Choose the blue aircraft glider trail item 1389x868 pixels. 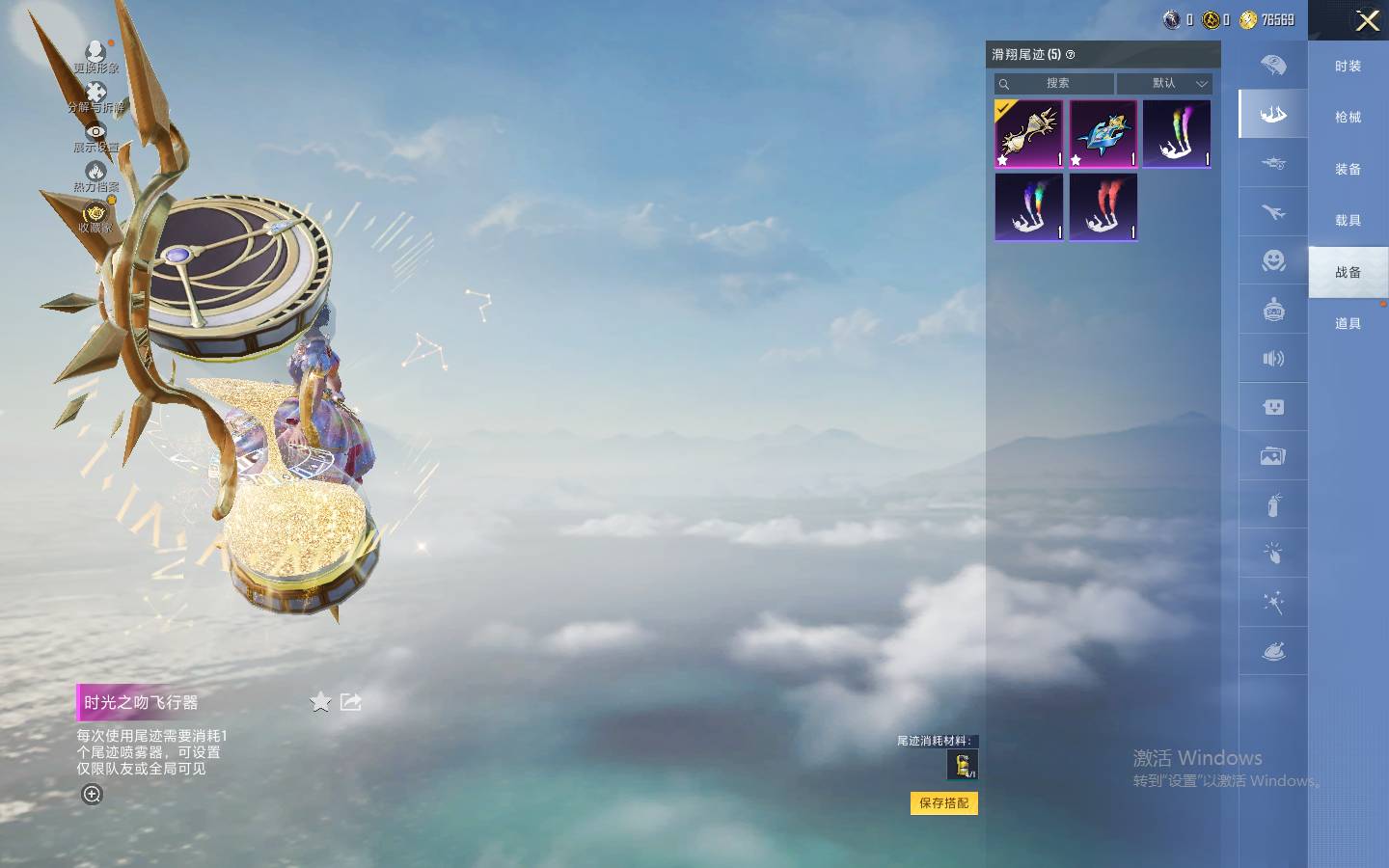tap(1103, 134)
